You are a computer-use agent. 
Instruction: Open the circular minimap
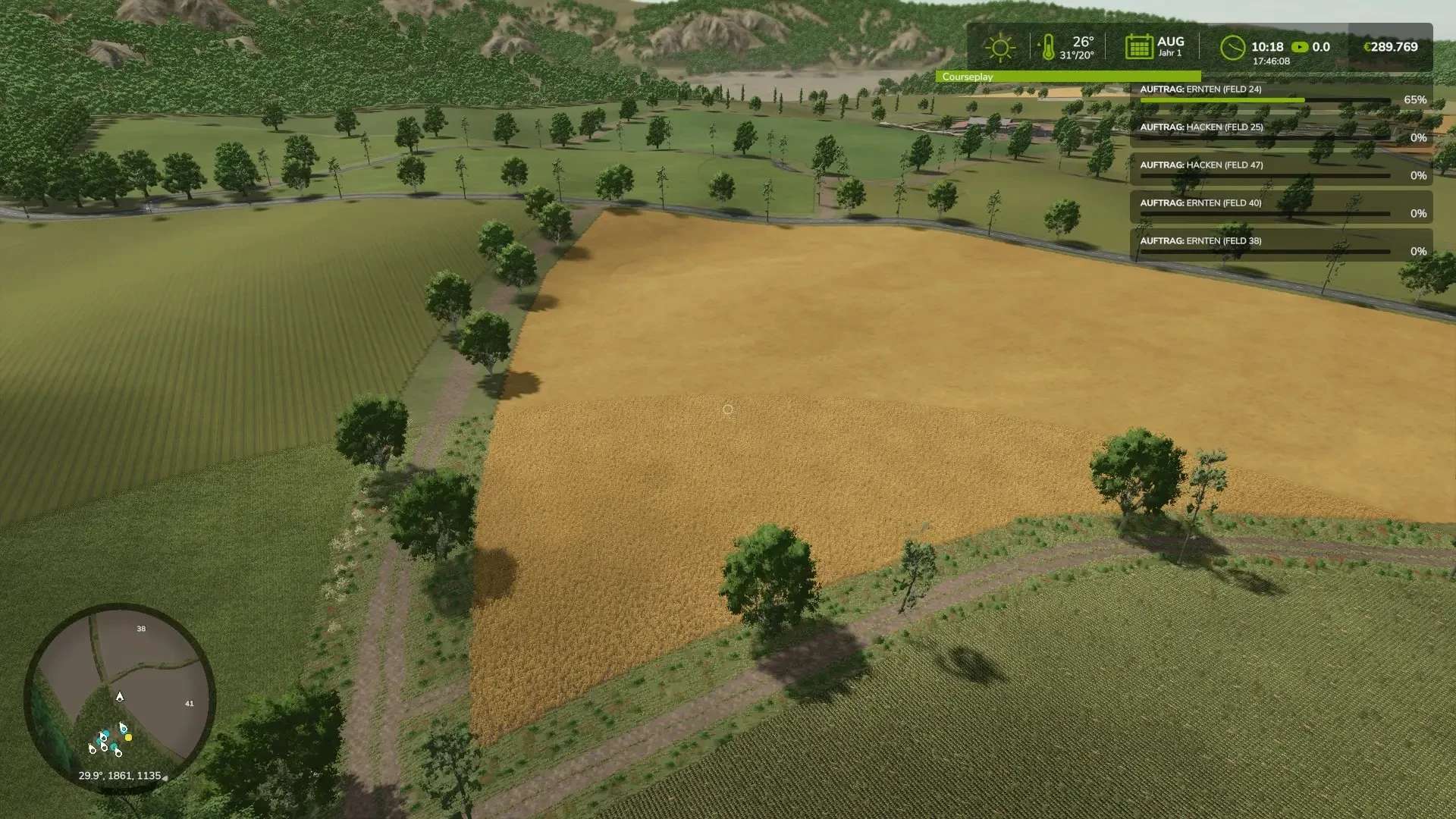coord(120,696)
